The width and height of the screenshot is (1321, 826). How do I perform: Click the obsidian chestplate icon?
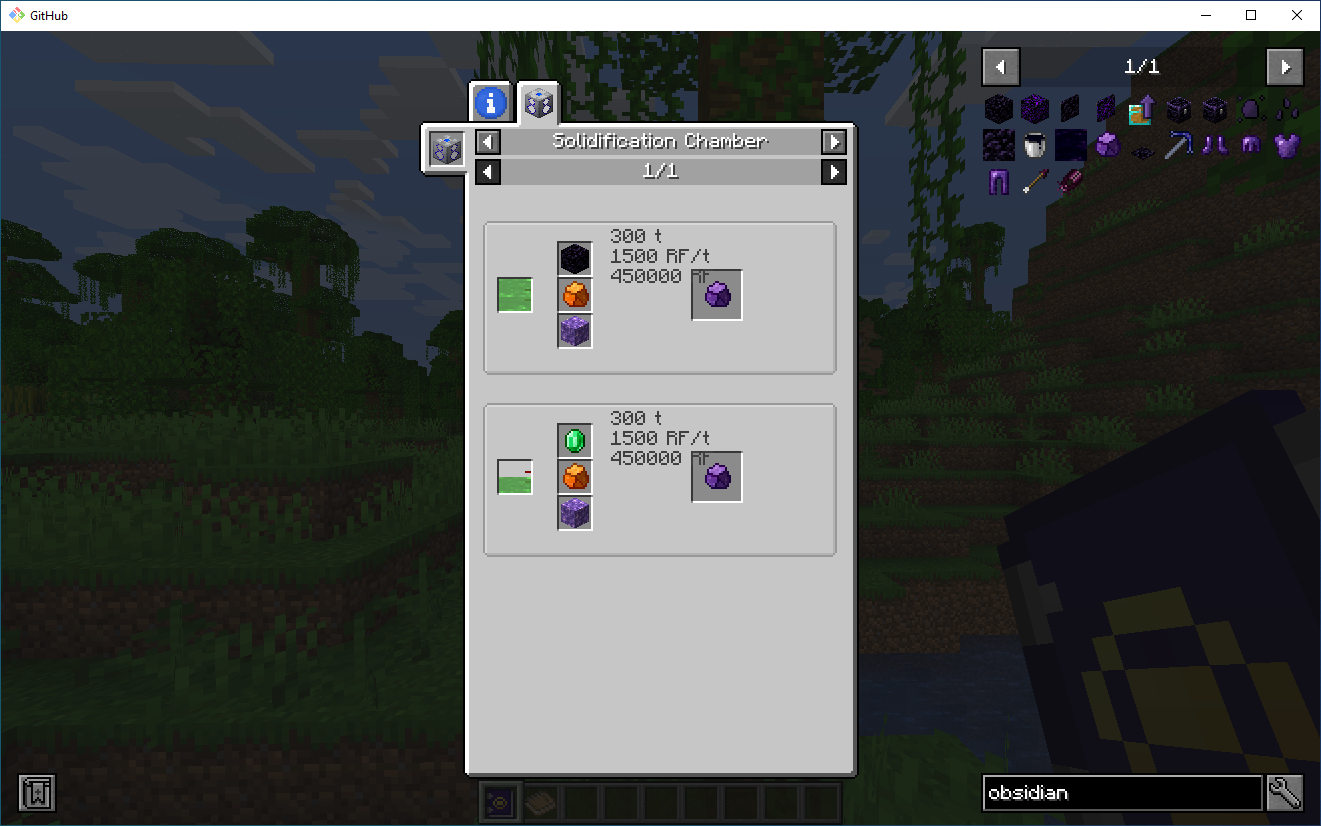[1286, 144]
